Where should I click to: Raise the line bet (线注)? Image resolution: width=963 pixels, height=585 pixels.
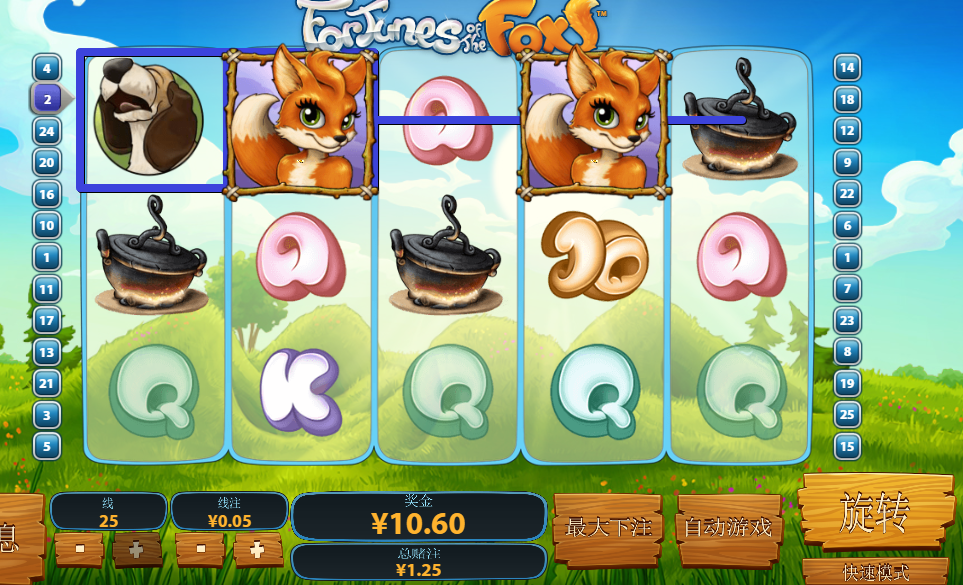pos(257,549)
